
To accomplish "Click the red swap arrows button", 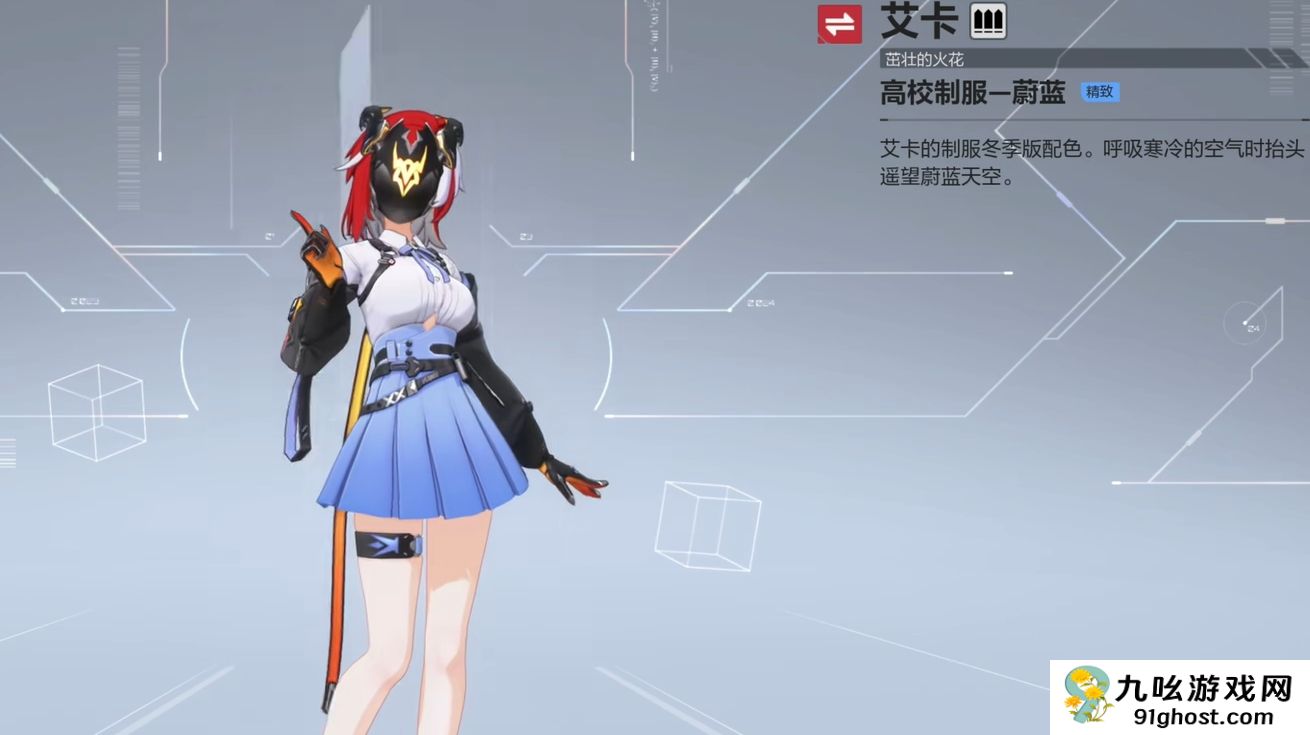I will (x=839, y=24).
